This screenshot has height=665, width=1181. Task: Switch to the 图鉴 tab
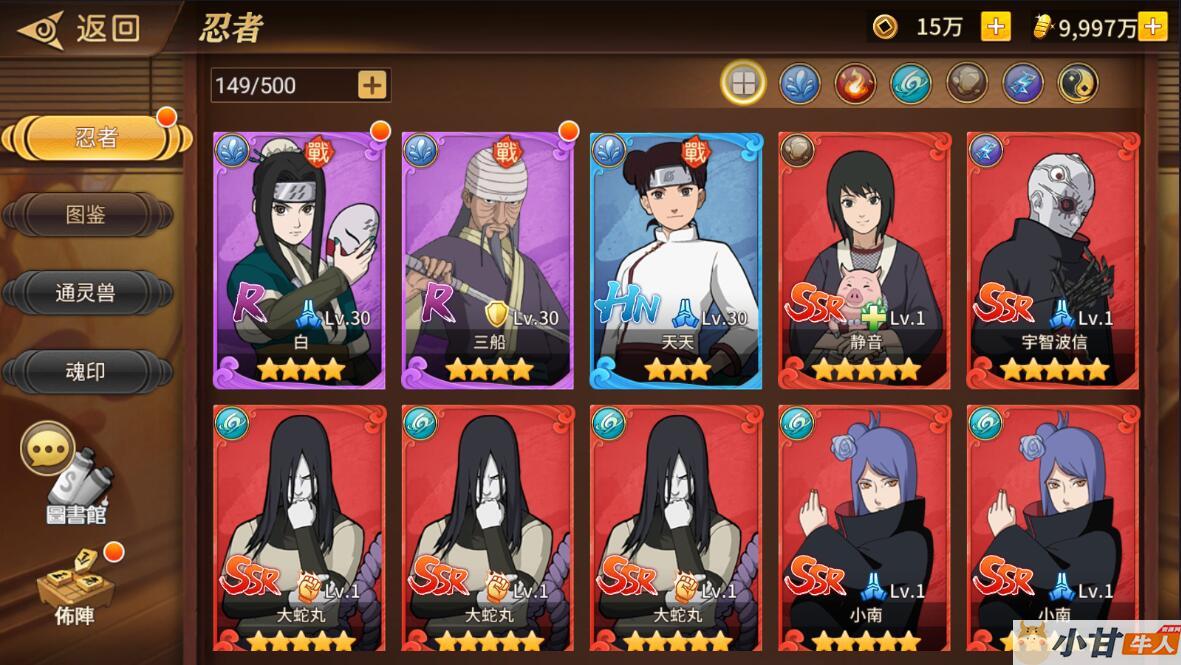(86, 214)
